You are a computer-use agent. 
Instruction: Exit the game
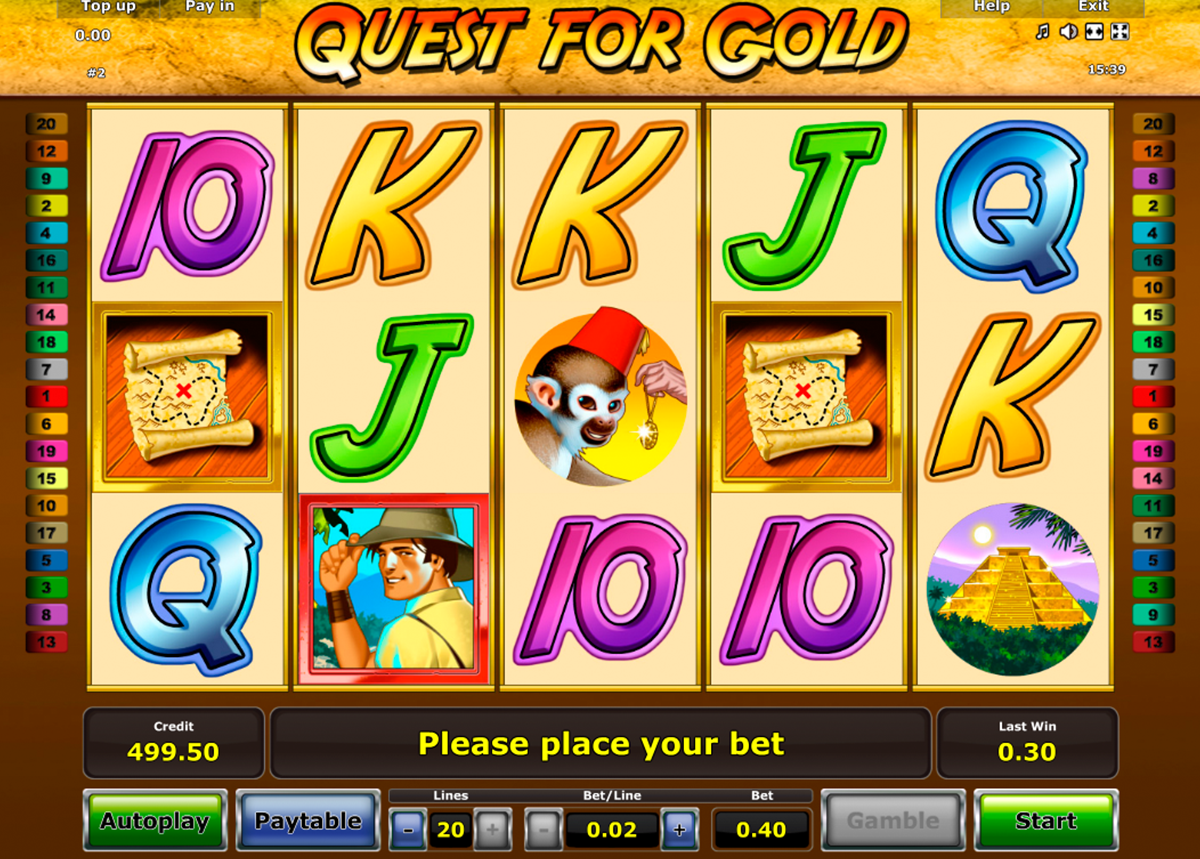coord(1093,7)
